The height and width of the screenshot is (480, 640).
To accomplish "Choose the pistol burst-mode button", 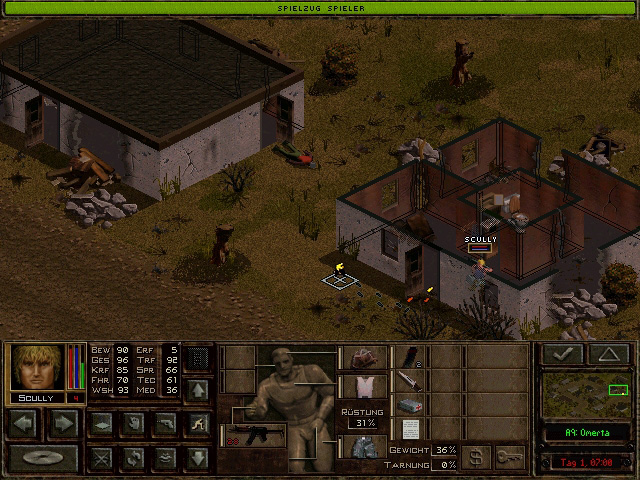I will (166, 423).
